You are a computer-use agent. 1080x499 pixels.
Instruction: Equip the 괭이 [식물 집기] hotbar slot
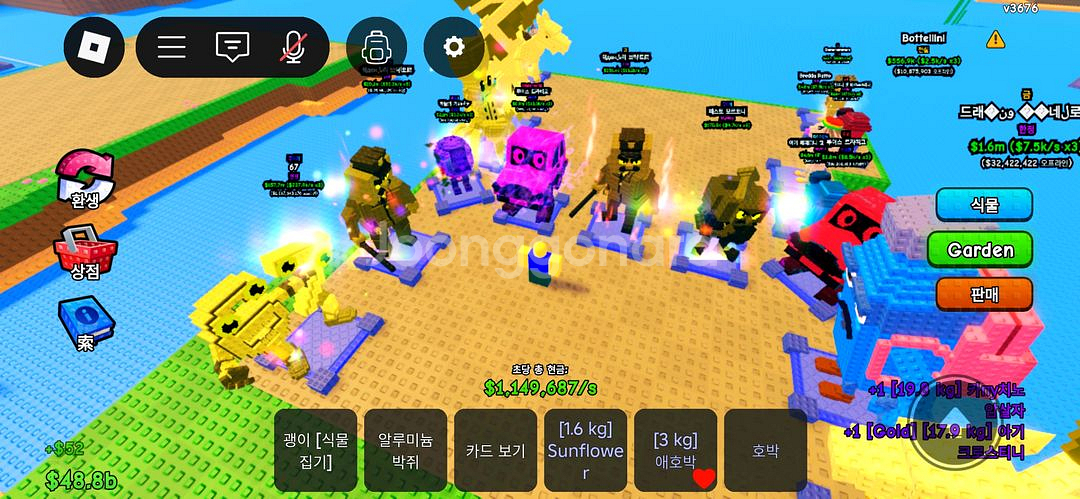(x=316, y=450)
